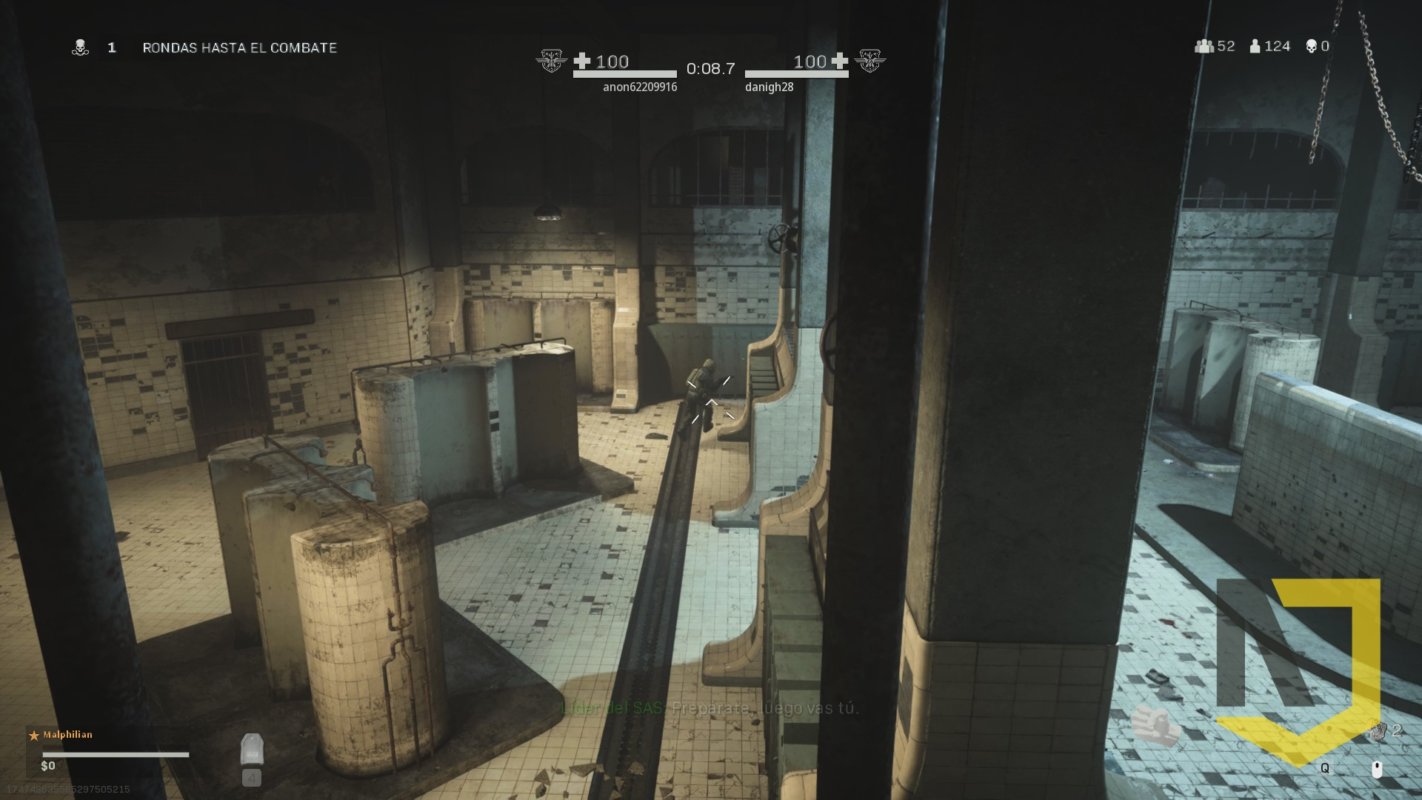The height and width of the screenshot is (800, 1422).
Task: Click the kills skull icon showing 0
Action: pyautogui.click(x=1312, y=45)
